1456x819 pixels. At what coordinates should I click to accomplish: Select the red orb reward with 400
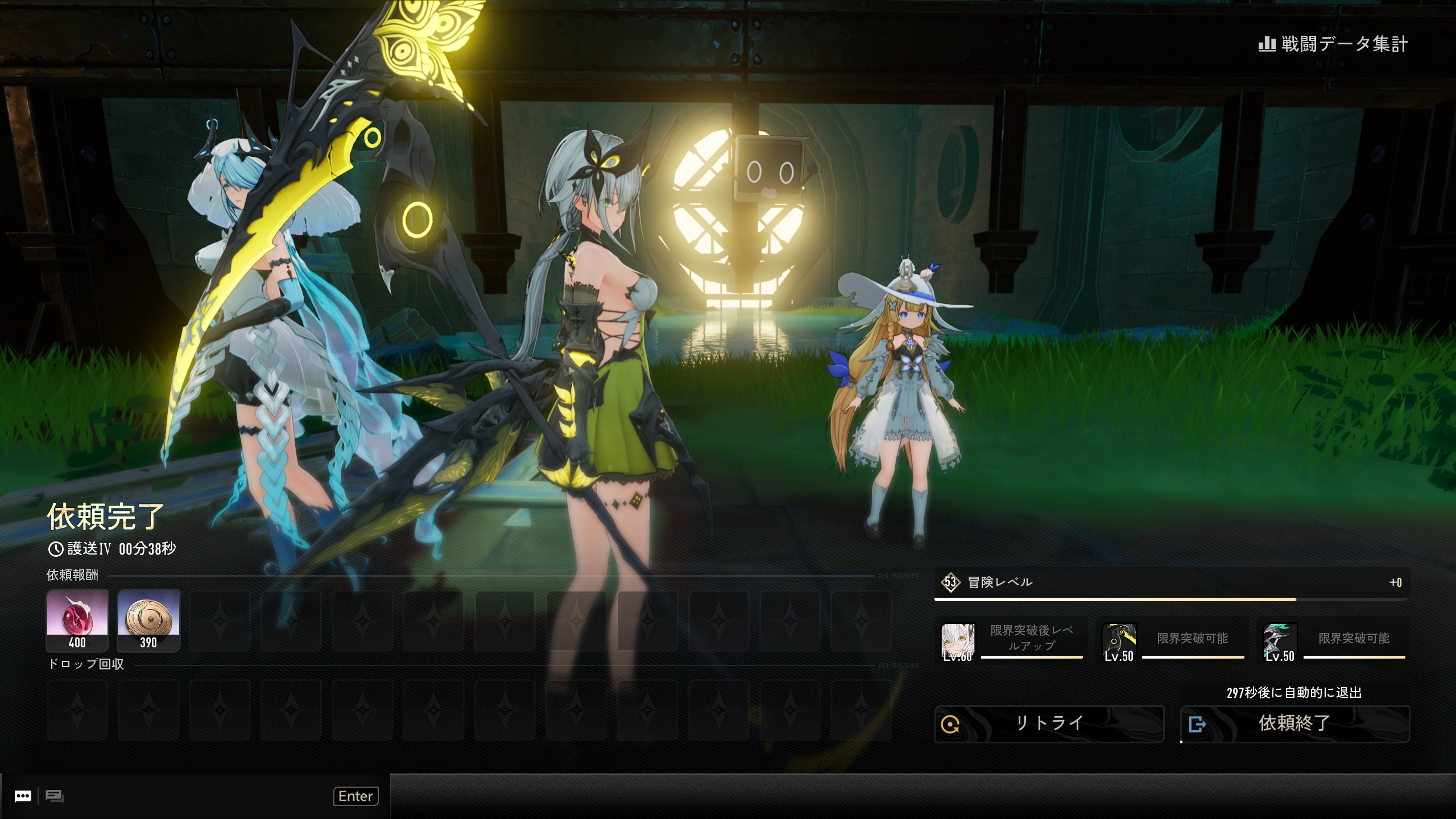[x=77, y=620]
